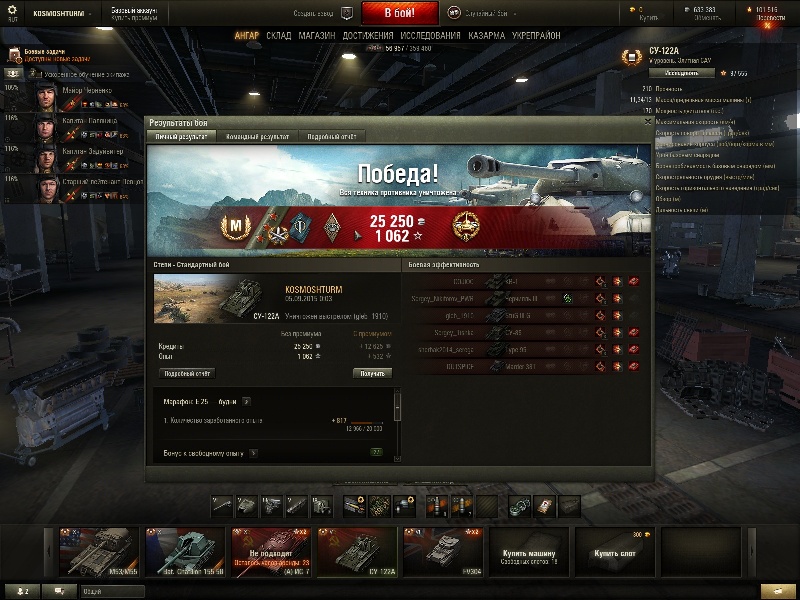Click the chat input field

(110, 591)
